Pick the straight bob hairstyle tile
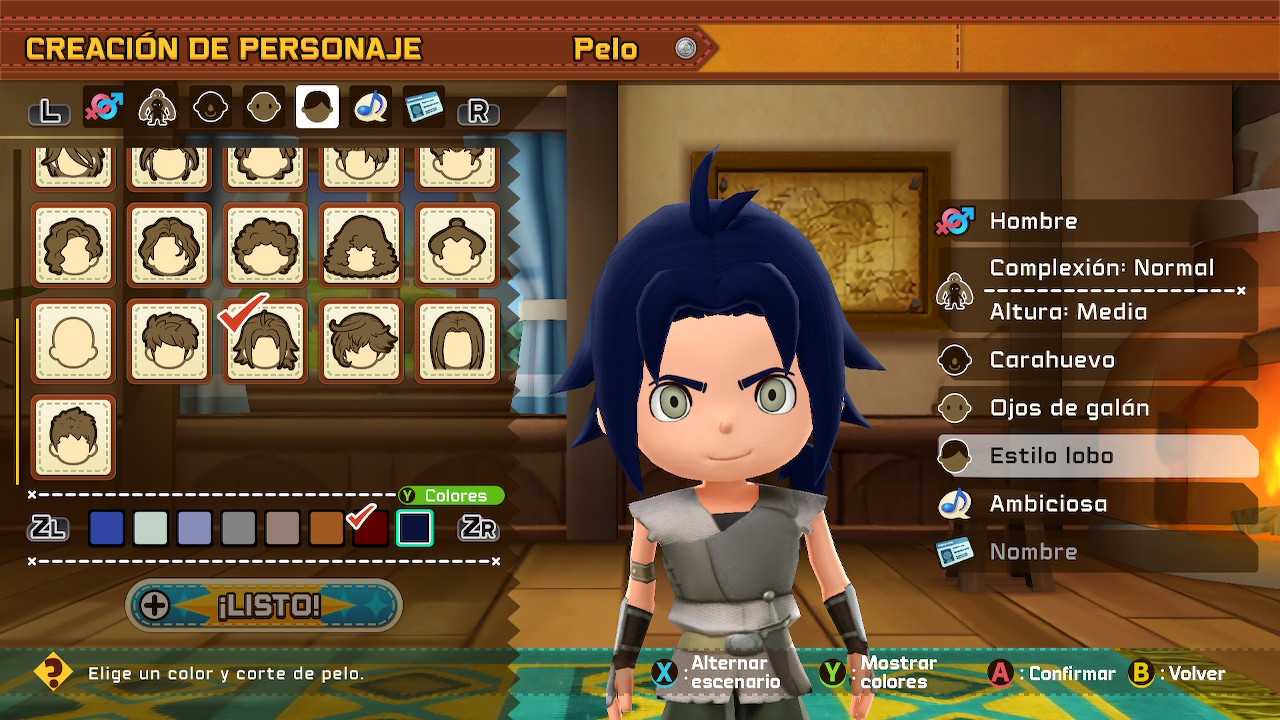This screenshot has height=720, width=1280. pyautogui.click(x=457, y=341)
